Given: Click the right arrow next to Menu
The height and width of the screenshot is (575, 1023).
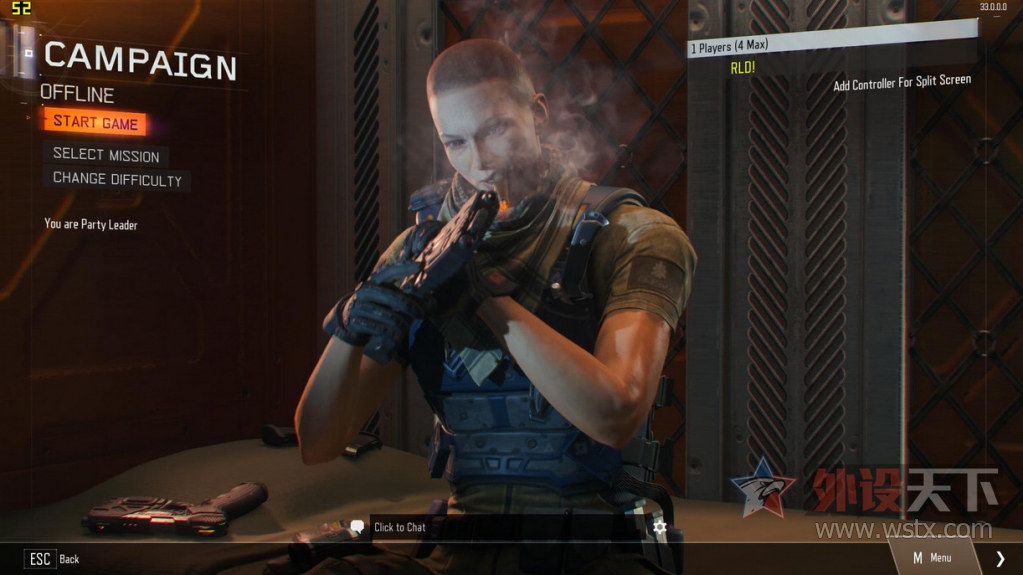Looking at the screenshot, I should pyautogui.click(x=1000, y=559).
